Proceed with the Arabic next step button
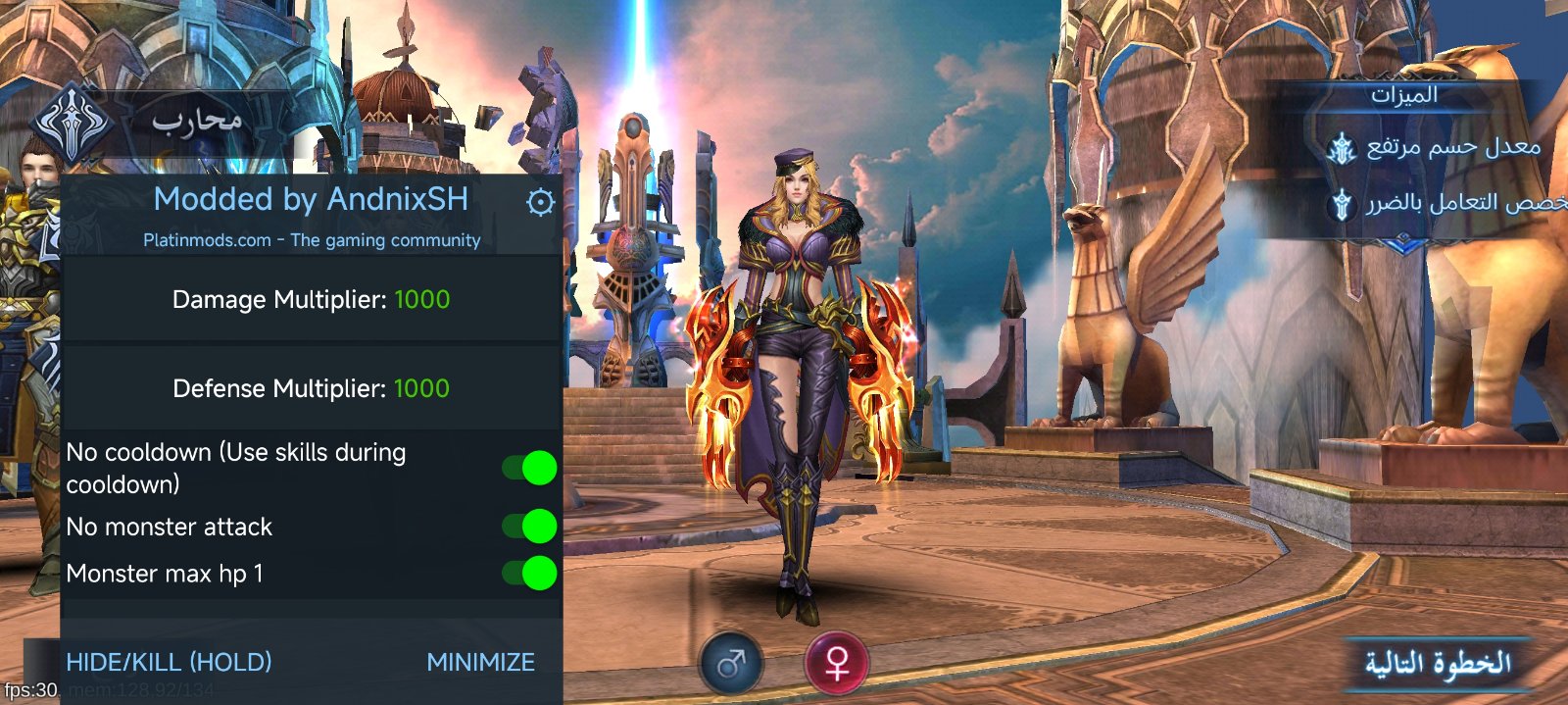This screenshot has height=705, width=1568. pos(1438,664)
